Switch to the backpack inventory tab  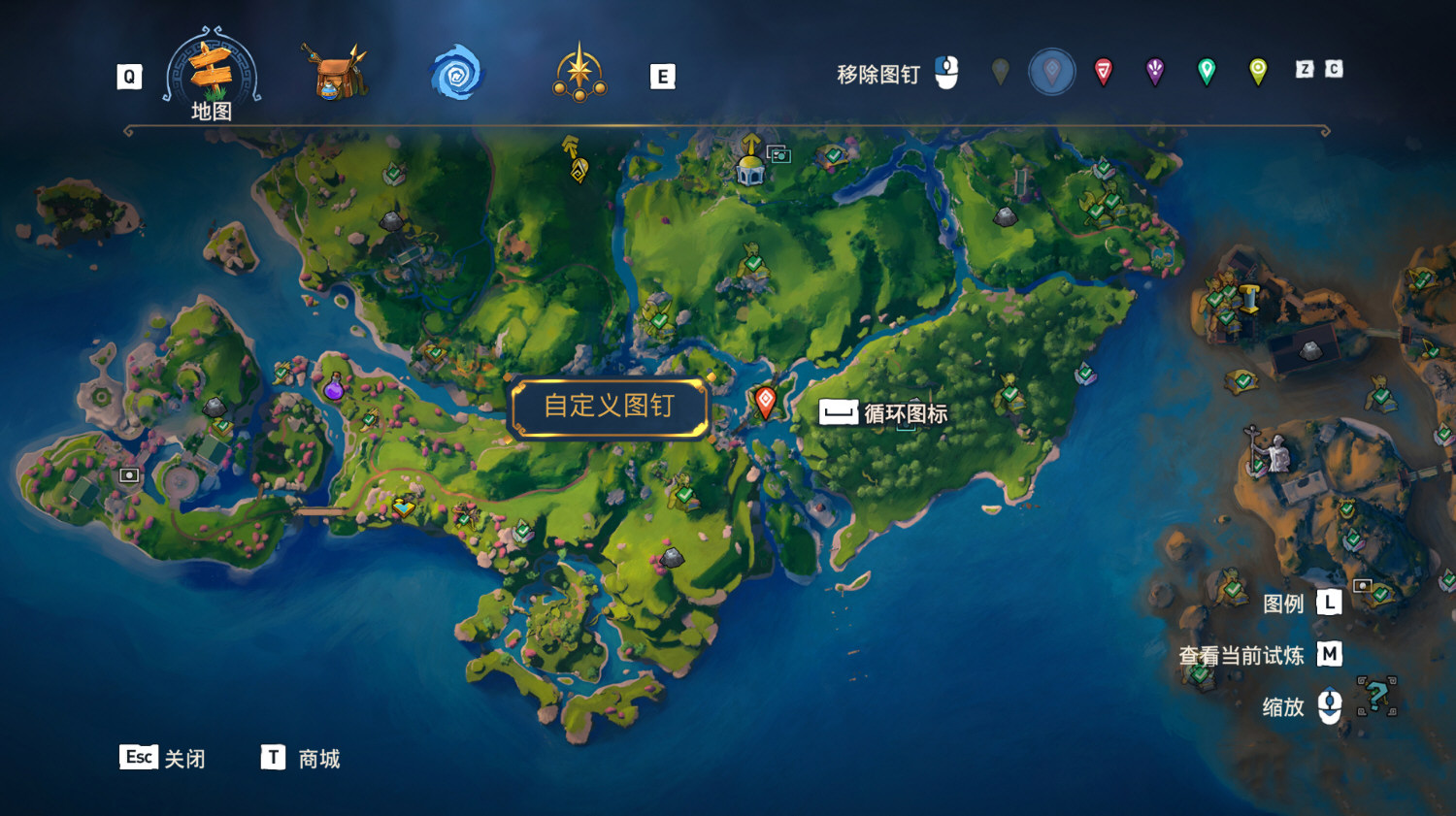(334, 72)
